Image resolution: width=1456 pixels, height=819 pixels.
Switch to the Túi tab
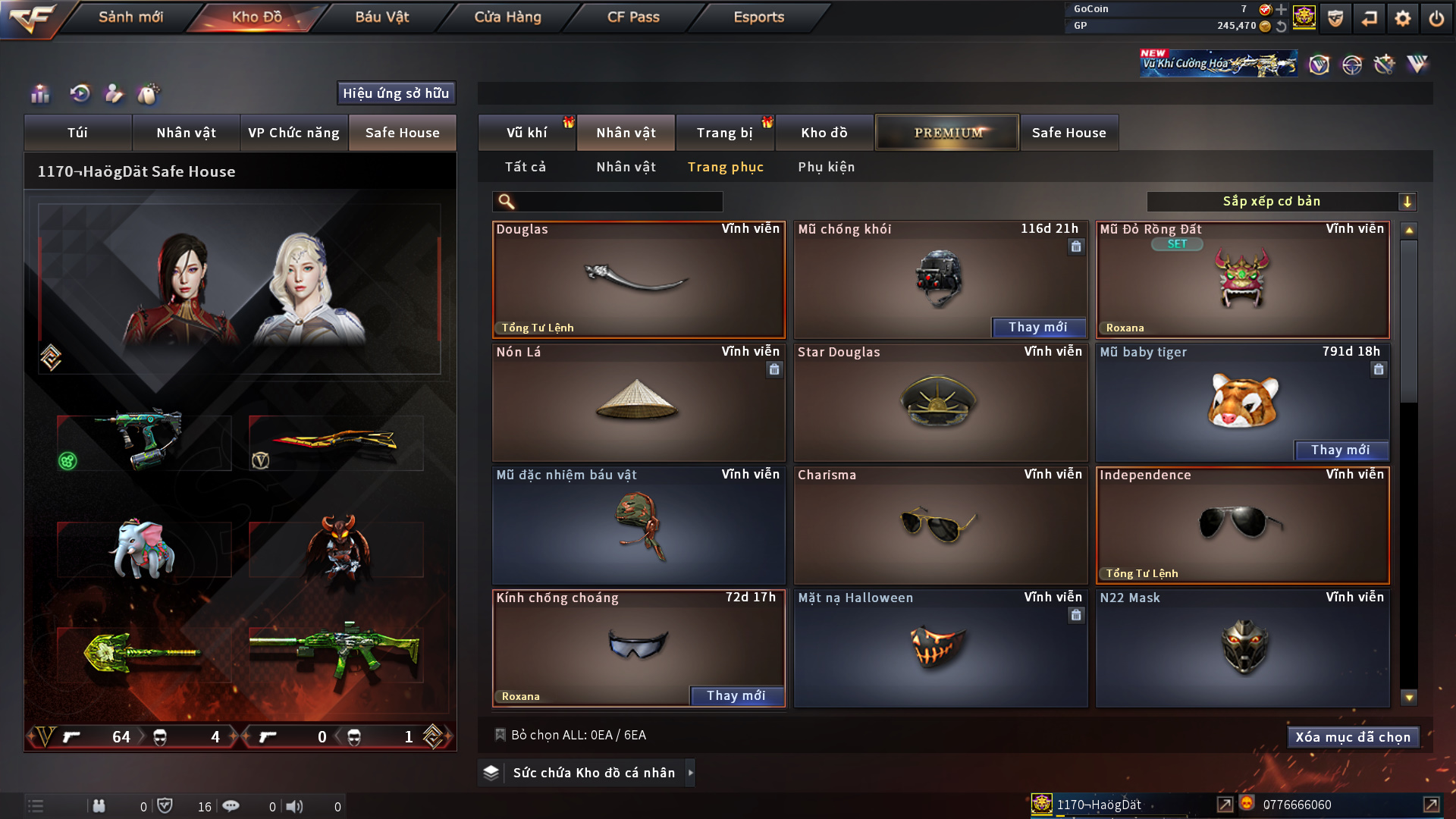(x=77, y=133)
